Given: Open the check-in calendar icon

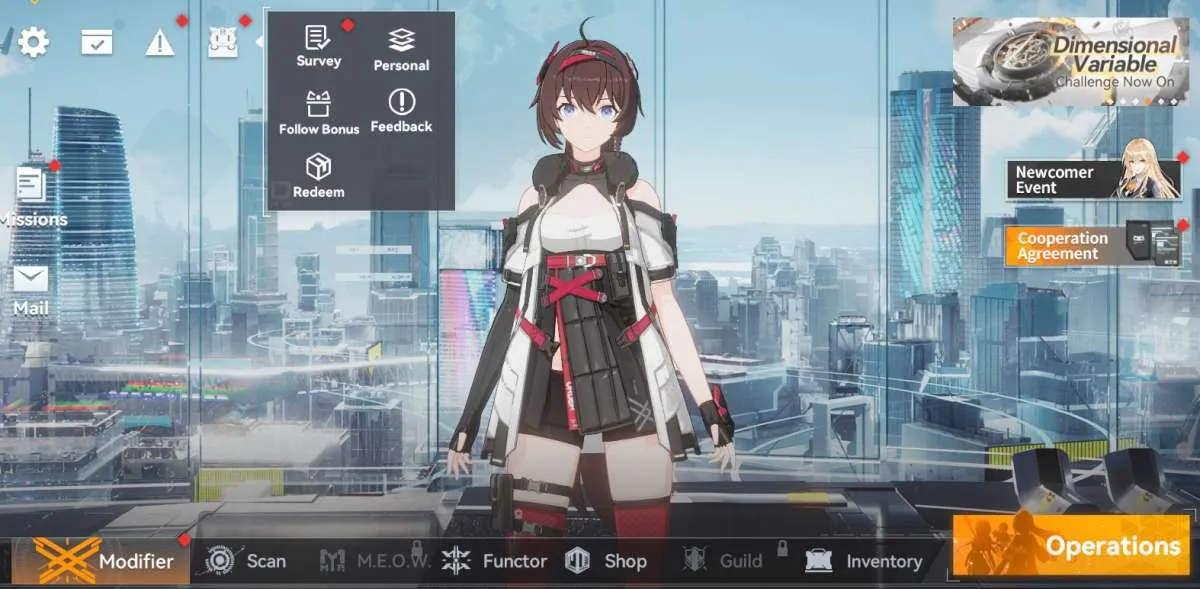Looking at the screenshot, I should [97, 42].
